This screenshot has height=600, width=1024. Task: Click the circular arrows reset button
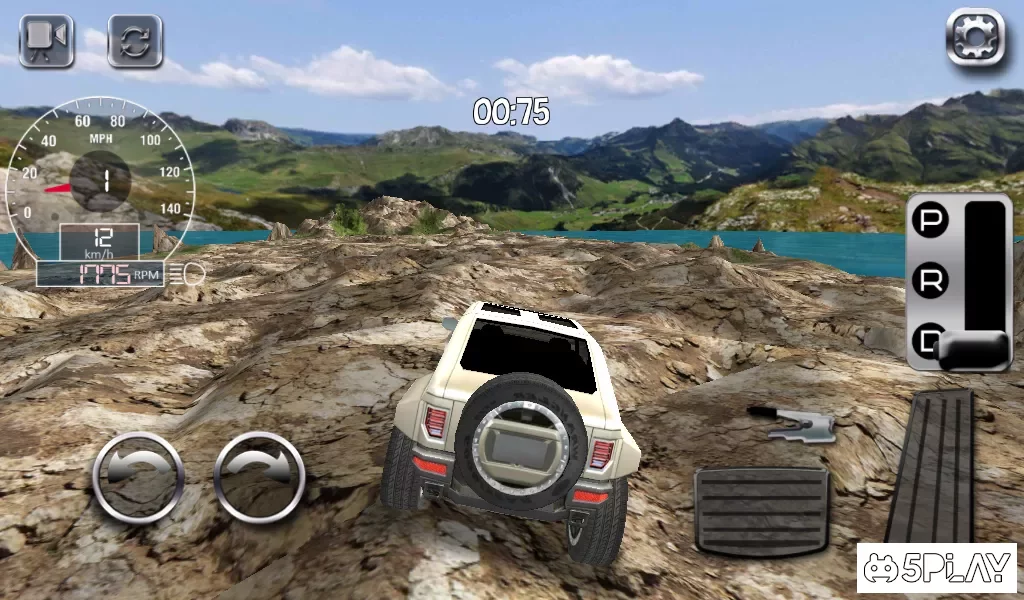point(135,41)
